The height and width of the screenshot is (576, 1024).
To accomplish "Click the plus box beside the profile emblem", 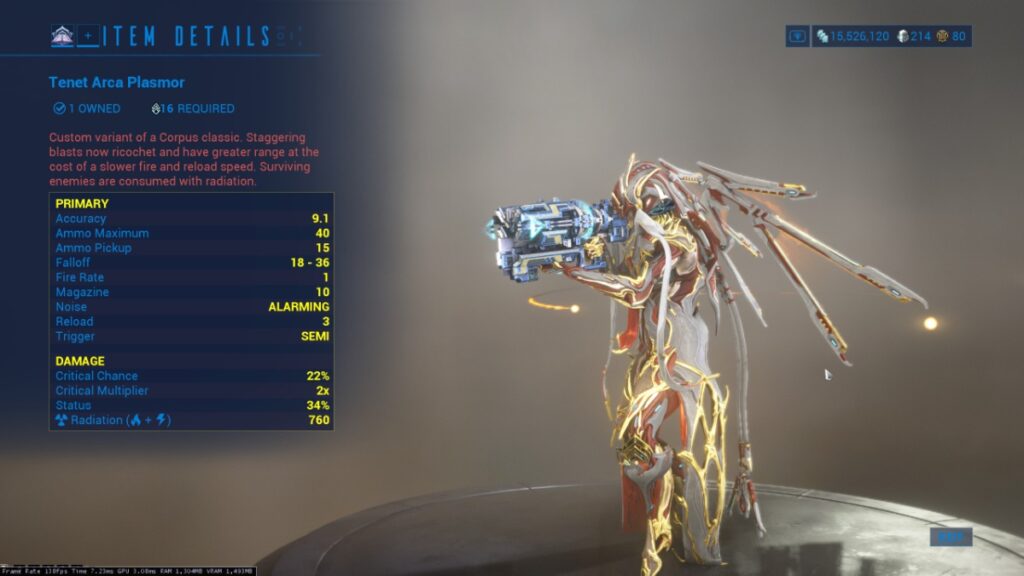I will click(88, 36).
